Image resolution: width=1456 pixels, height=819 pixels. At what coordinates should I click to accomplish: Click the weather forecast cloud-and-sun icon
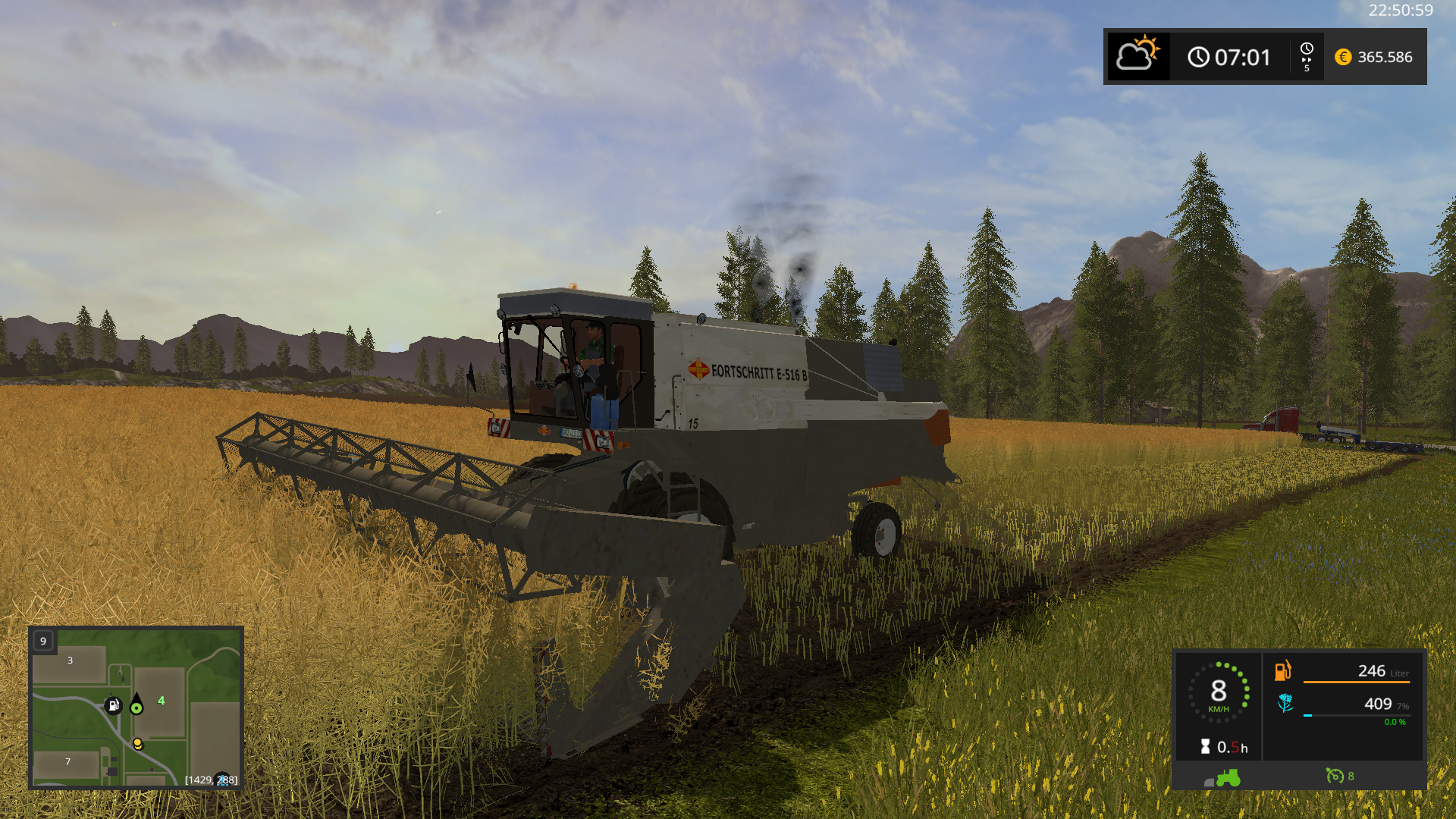pos(1137,56)
